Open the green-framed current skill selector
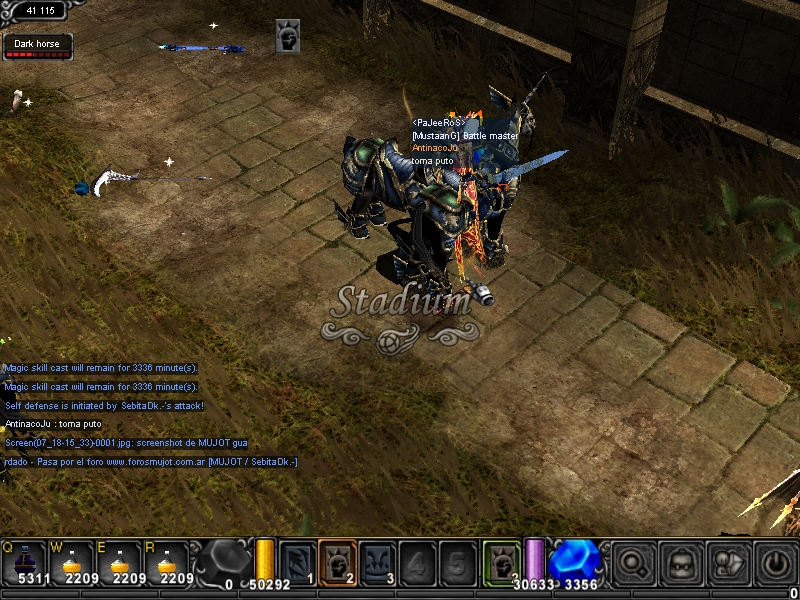The width and height of the screenshot is (800, 600). [500, 561]
